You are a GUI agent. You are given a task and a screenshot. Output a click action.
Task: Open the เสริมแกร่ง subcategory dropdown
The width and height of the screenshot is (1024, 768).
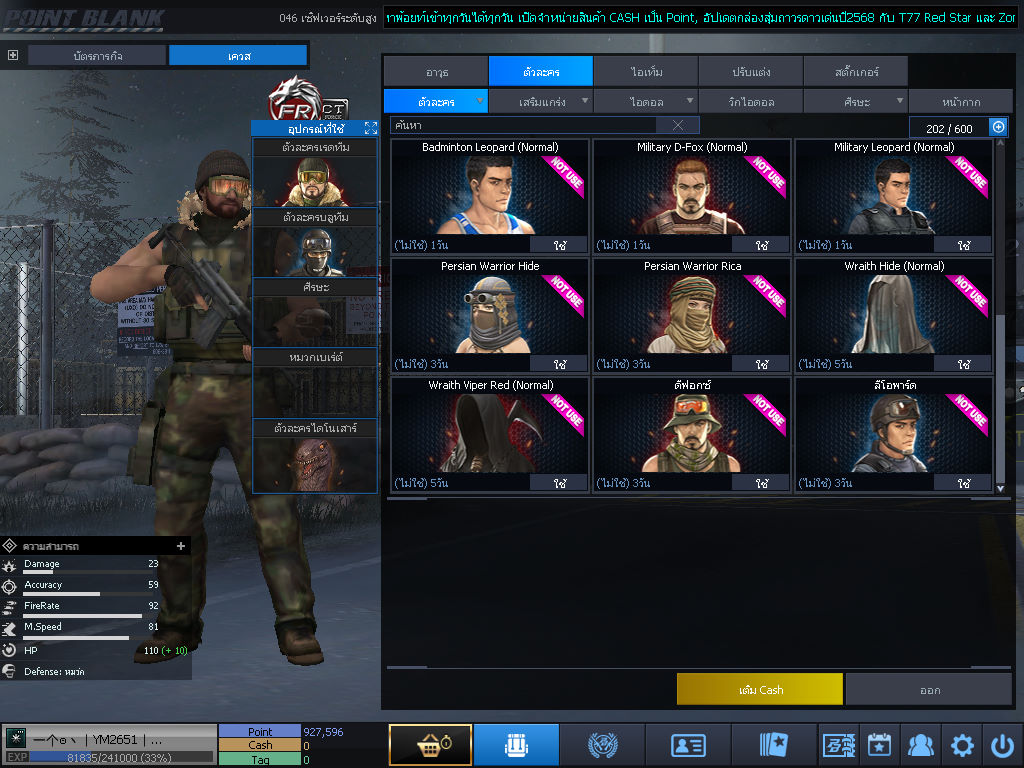tap(541, 101)
